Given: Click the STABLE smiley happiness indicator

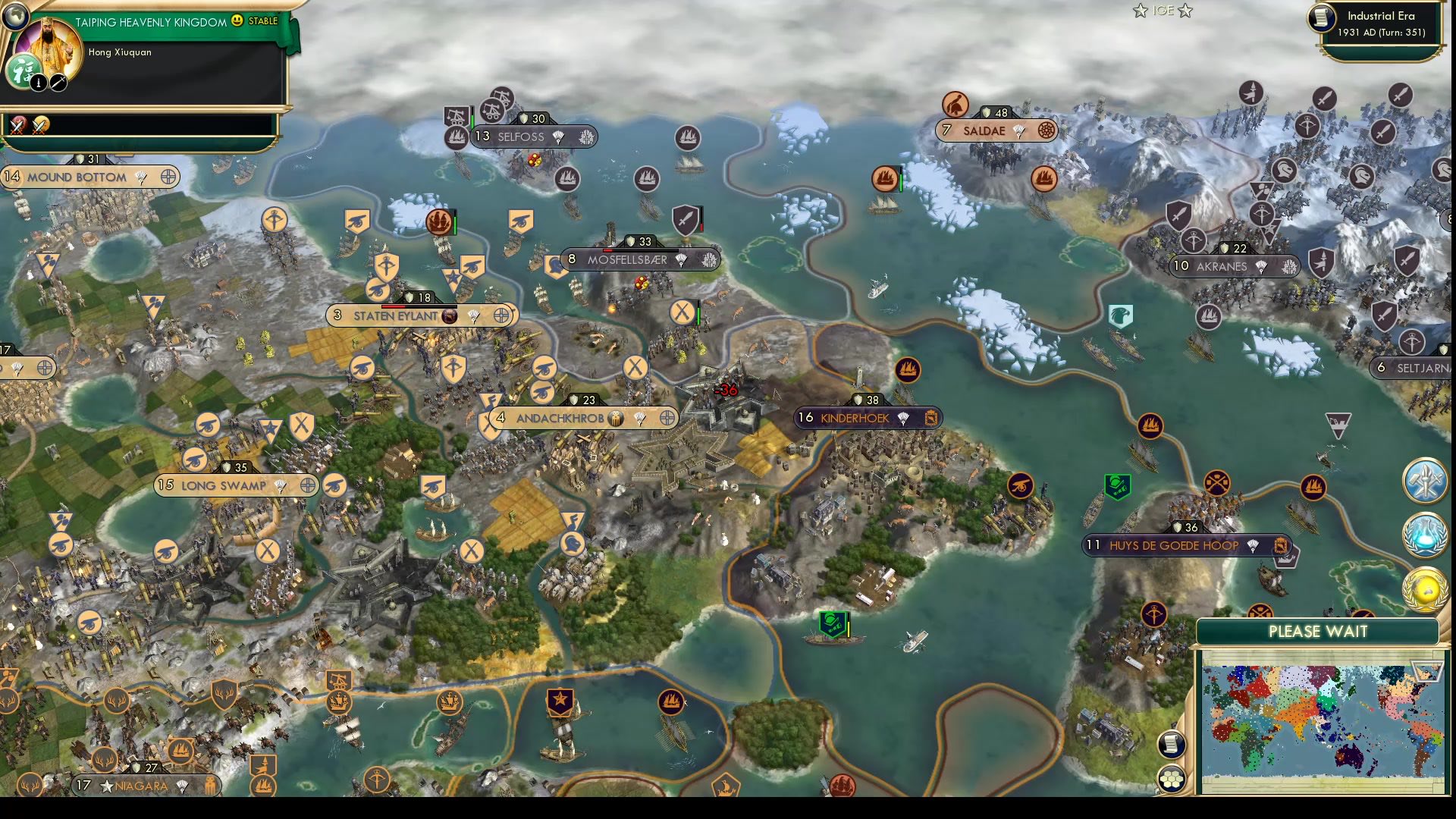Looking at the screenshot, I should point(239,22).
